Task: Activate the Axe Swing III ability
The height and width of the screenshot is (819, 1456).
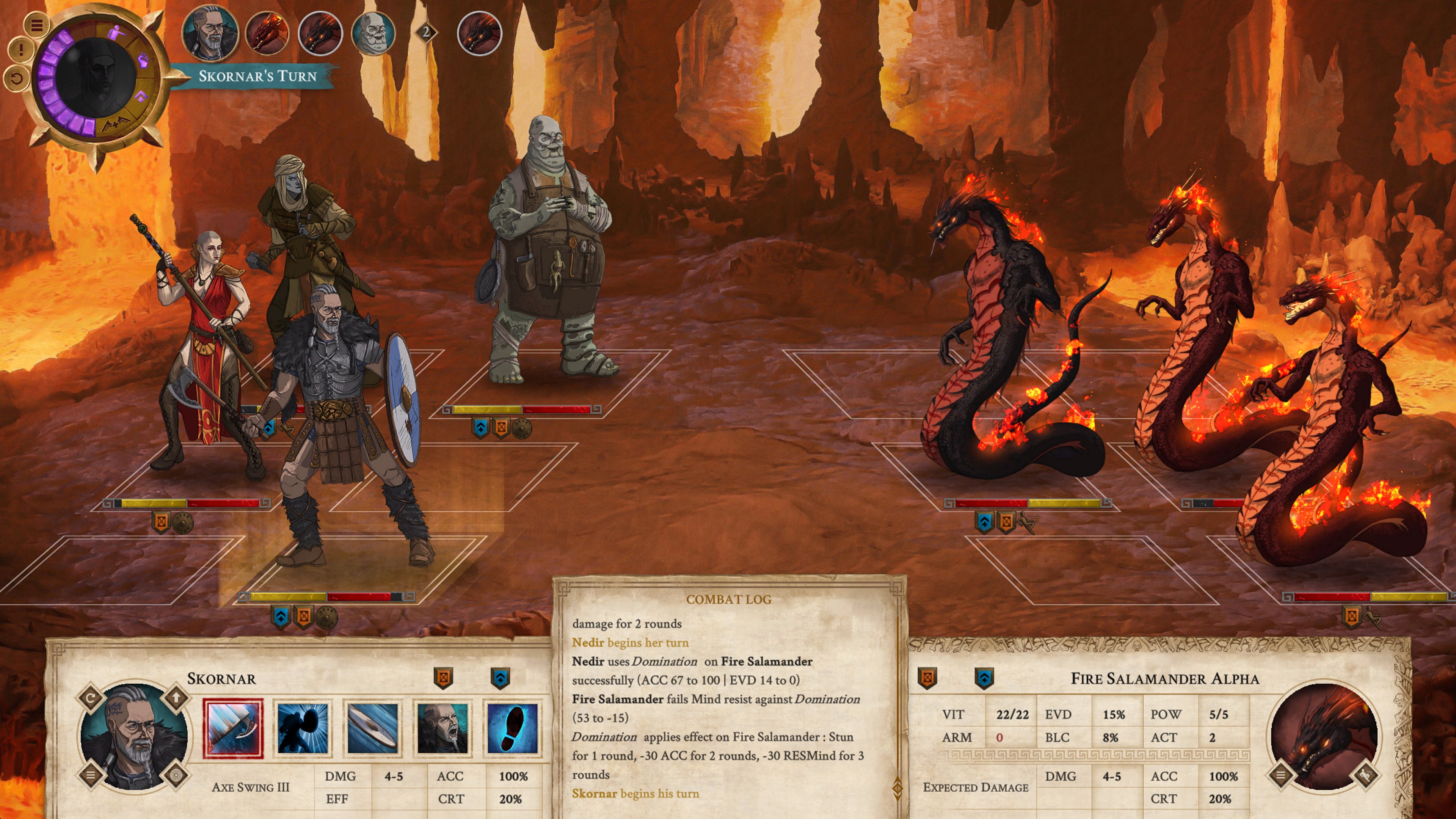Action: pyautogui.click(x=234, y=728)
